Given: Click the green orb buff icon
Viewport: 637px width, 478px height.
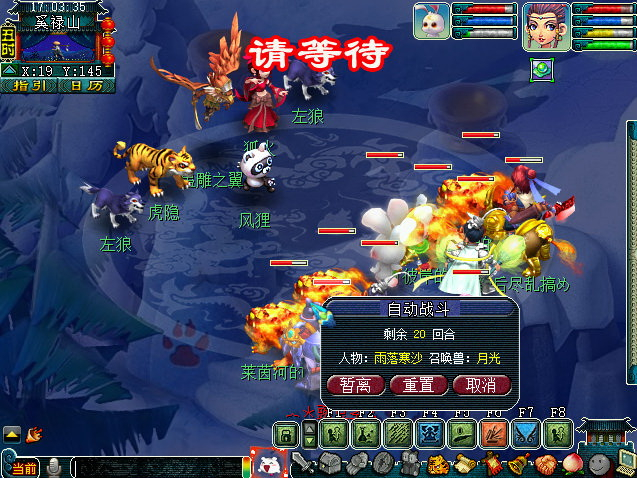Looking at the screenshot, I should pyautogui.click(x=541, y=68).
